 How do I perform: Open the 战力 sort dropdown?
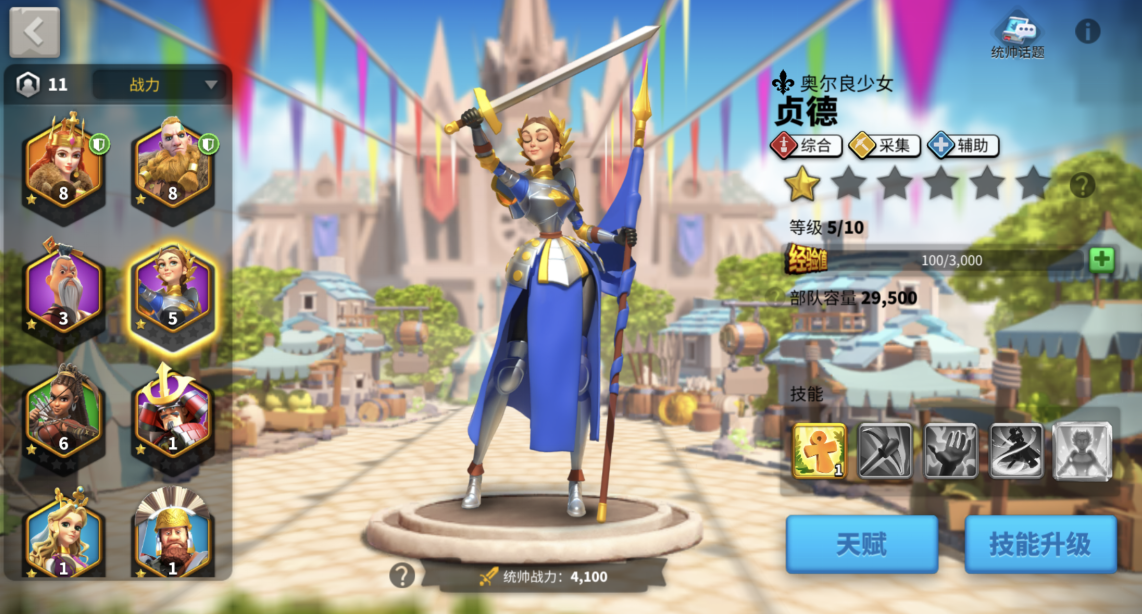click(160, 85)
